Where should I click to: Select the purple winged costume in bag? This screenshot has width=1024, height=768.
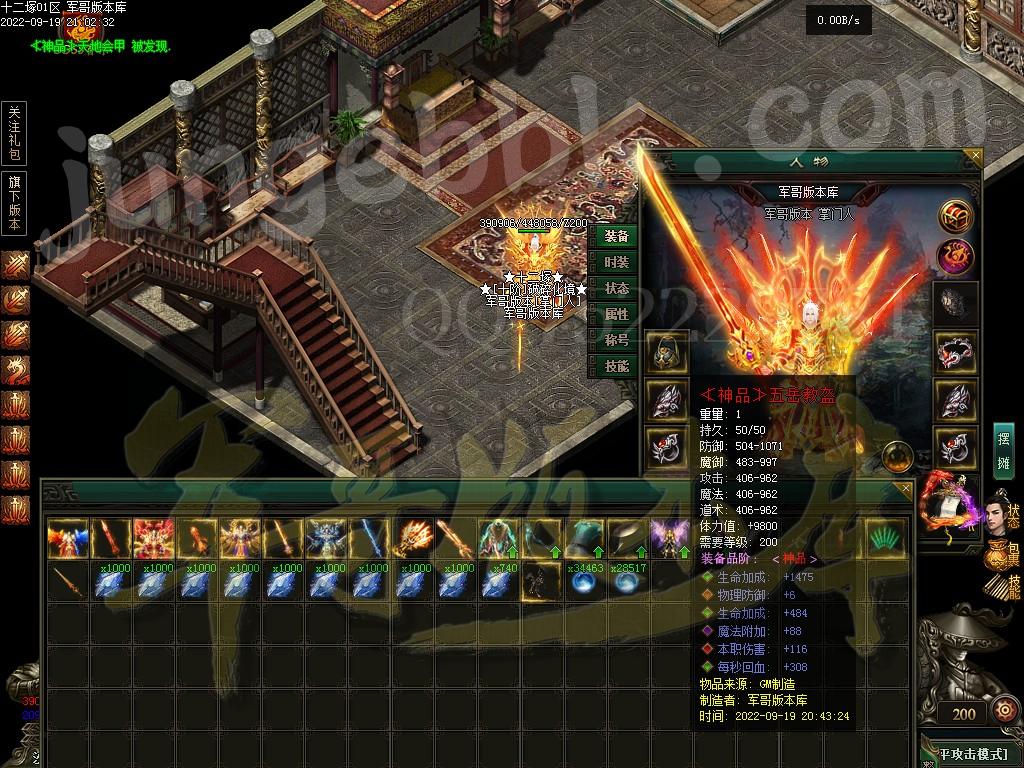click(x=666, y=538)
